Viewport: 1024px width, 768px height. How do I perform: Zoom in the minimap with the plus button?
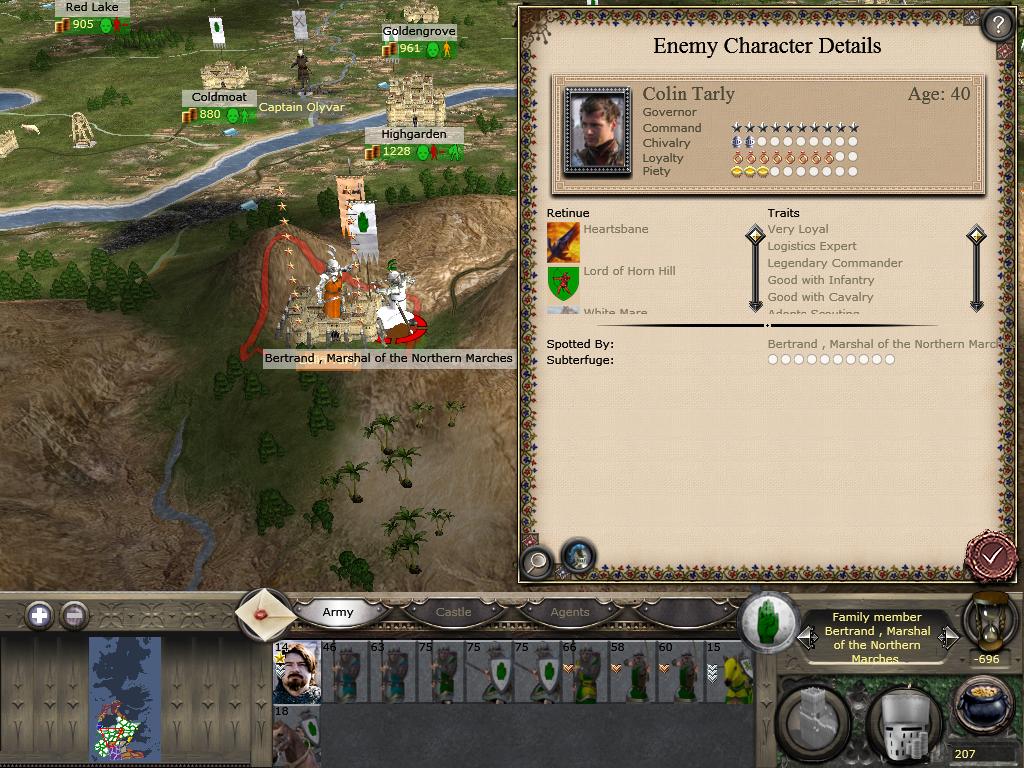(x=39, y=615)
